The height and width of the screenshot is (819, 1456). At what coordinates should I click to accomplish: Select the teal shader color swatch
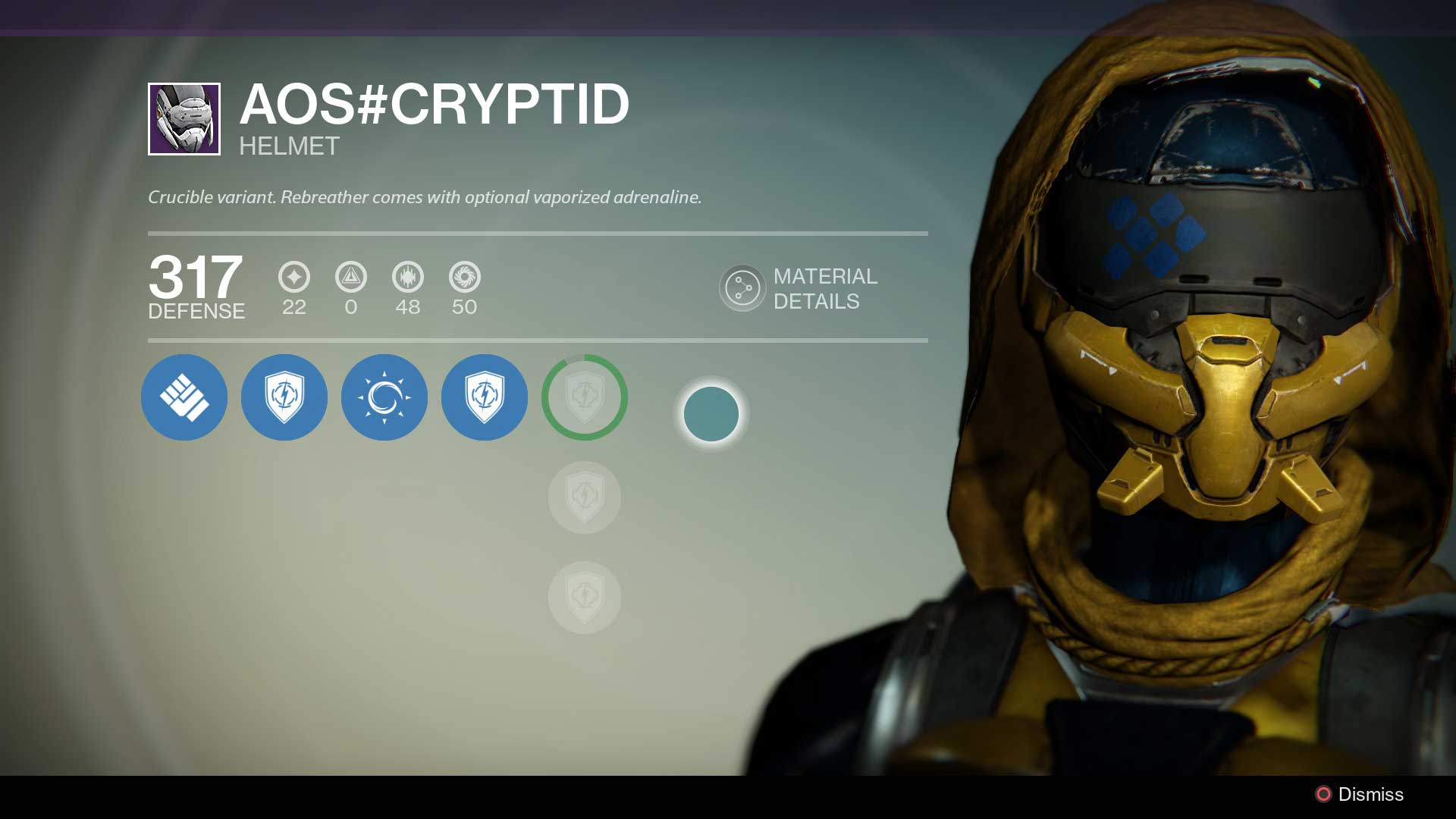711,413
